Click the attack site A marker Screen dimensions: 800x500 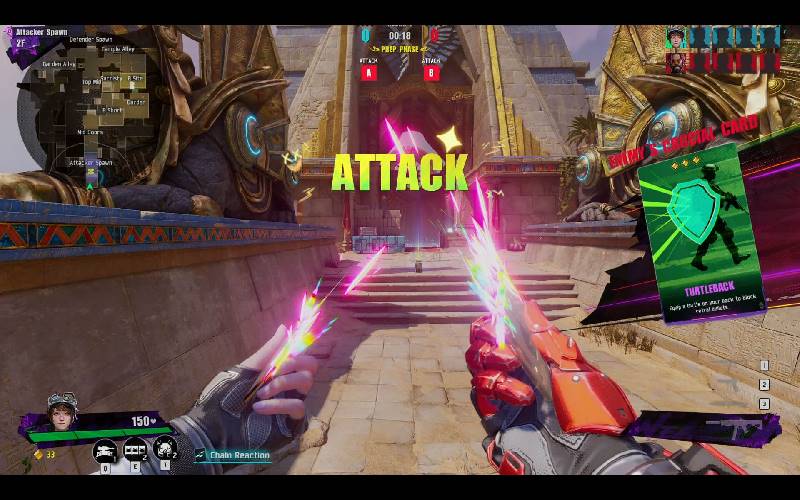click(x=368, y=72)
